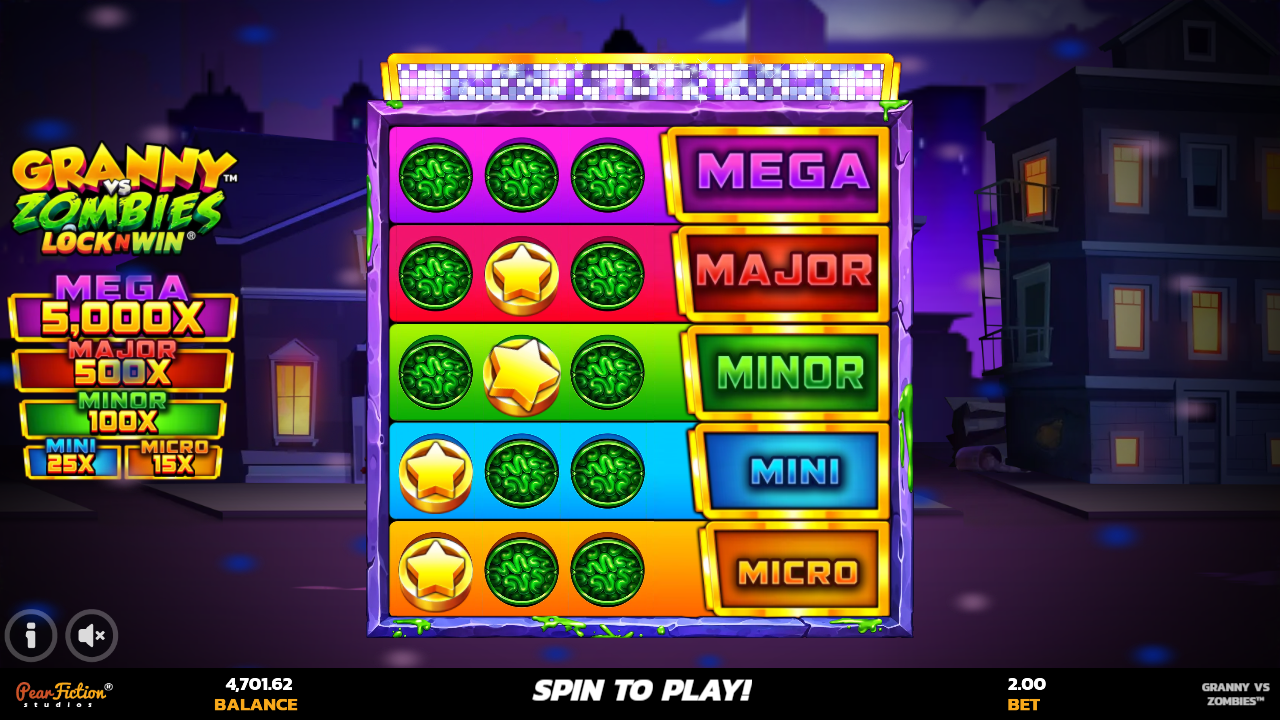Select the MINOR jackpot label

(x=785, y=371)
